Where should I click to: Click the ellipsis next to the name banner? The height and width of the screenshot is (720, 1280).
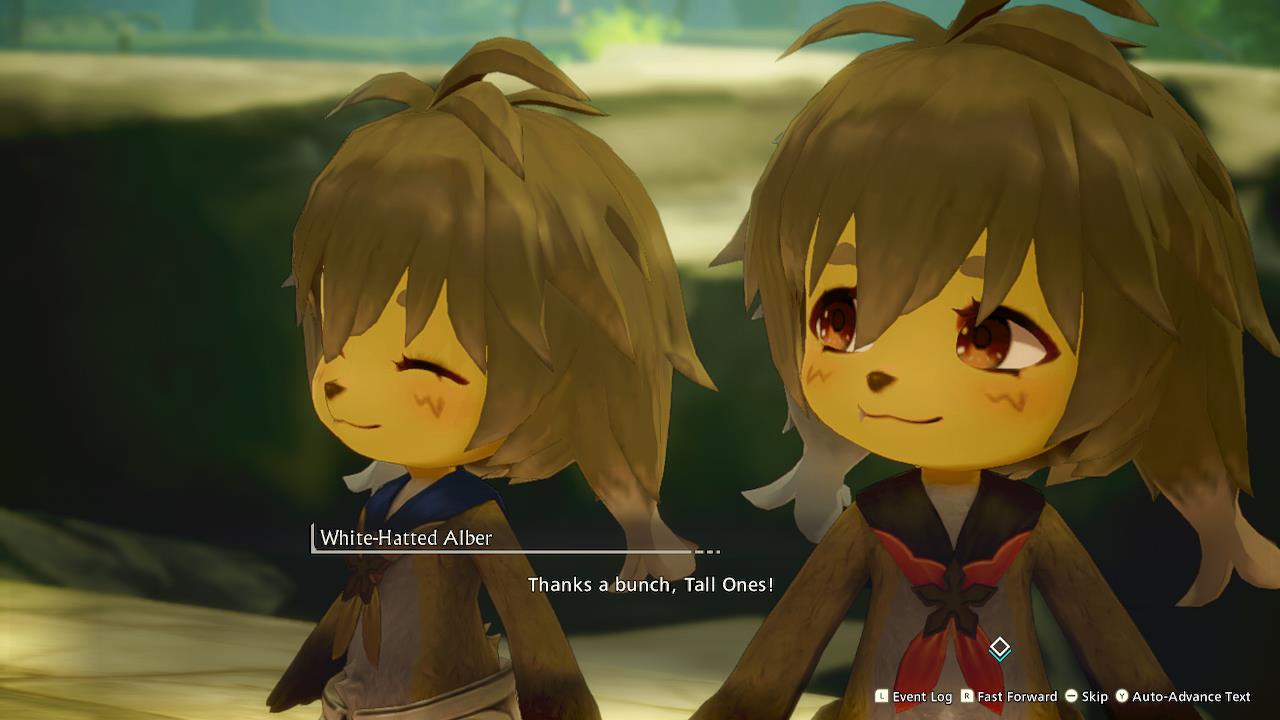[x=706, y=550]
